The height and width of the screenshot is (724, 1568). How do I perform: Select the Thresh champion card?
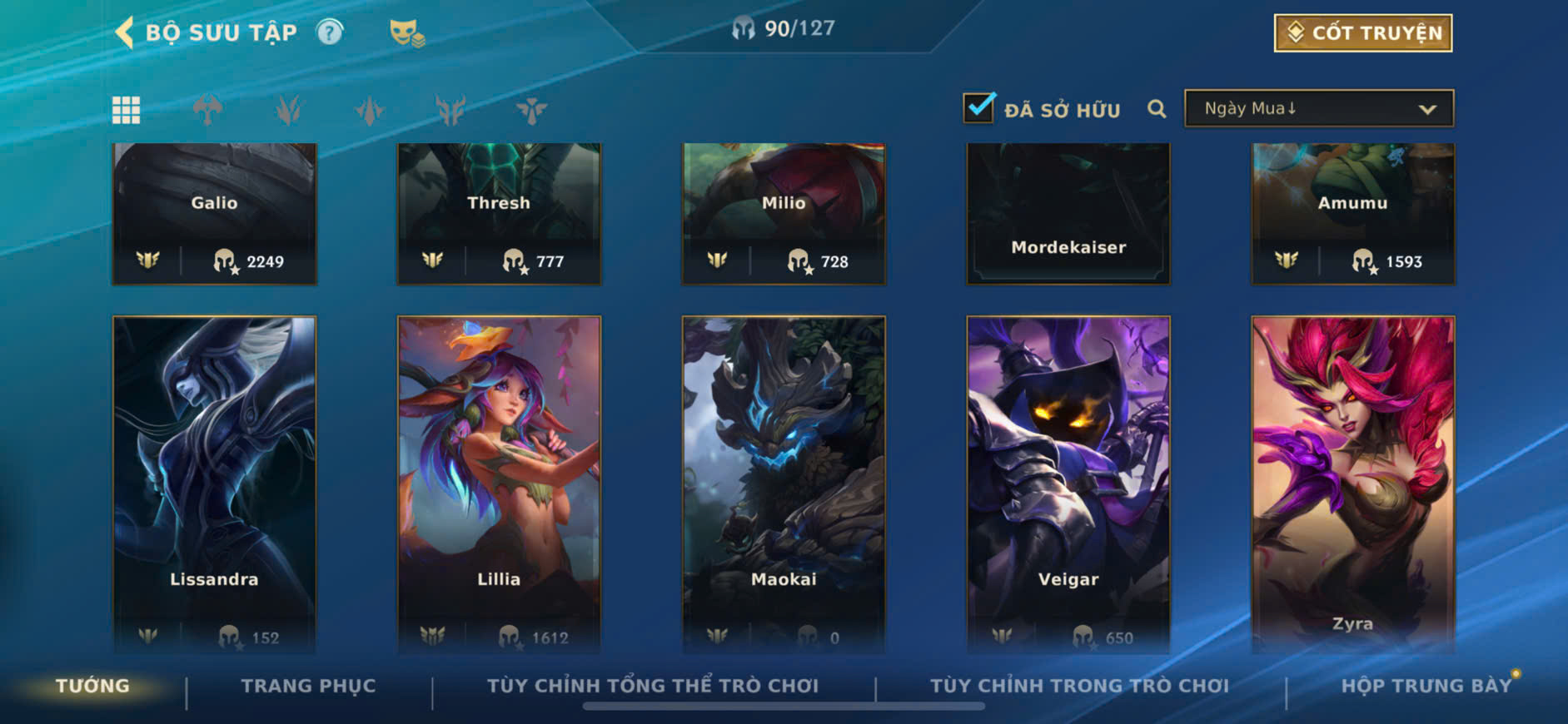(x=499, y=214)
